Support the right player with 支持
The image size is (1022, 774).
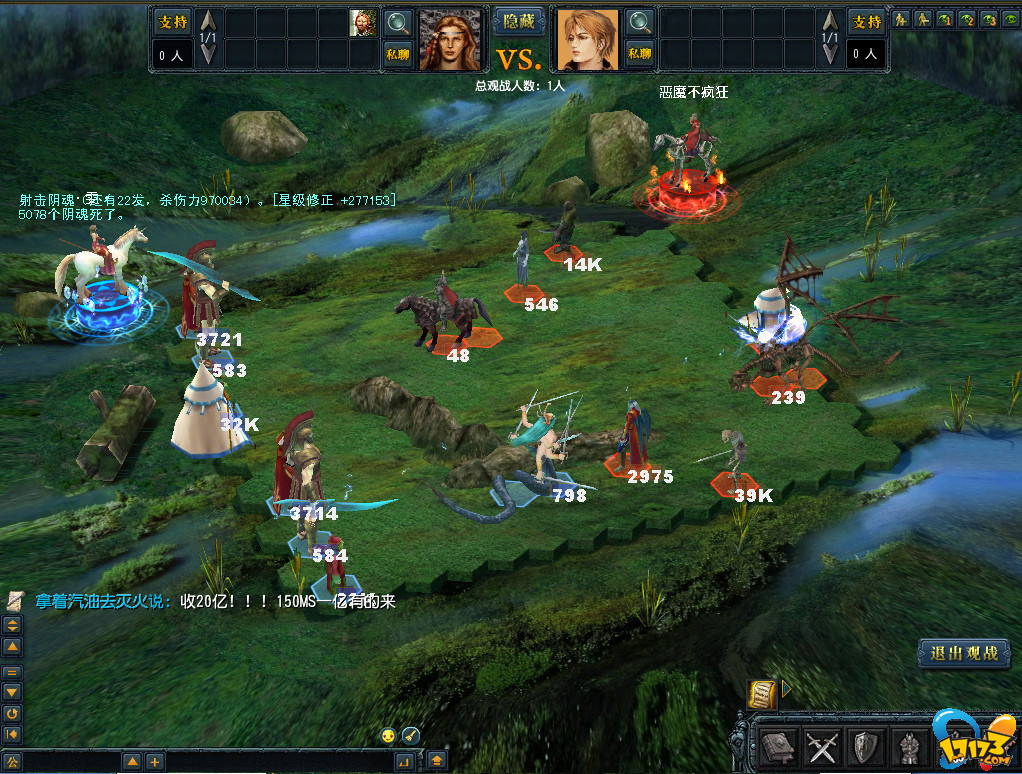866,21
